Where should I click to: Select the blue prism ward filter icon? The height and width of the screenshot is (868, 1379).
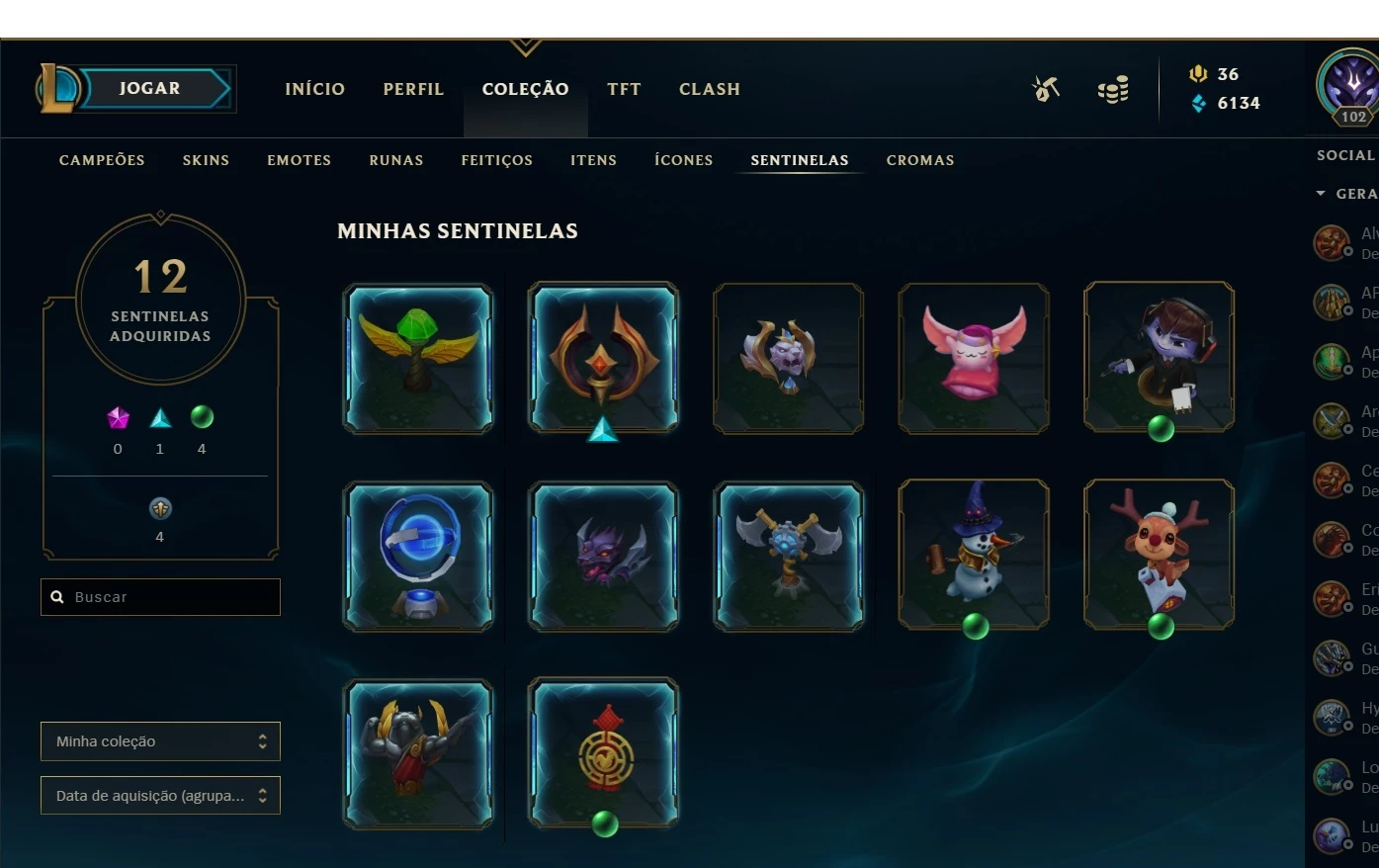point(159,417)
